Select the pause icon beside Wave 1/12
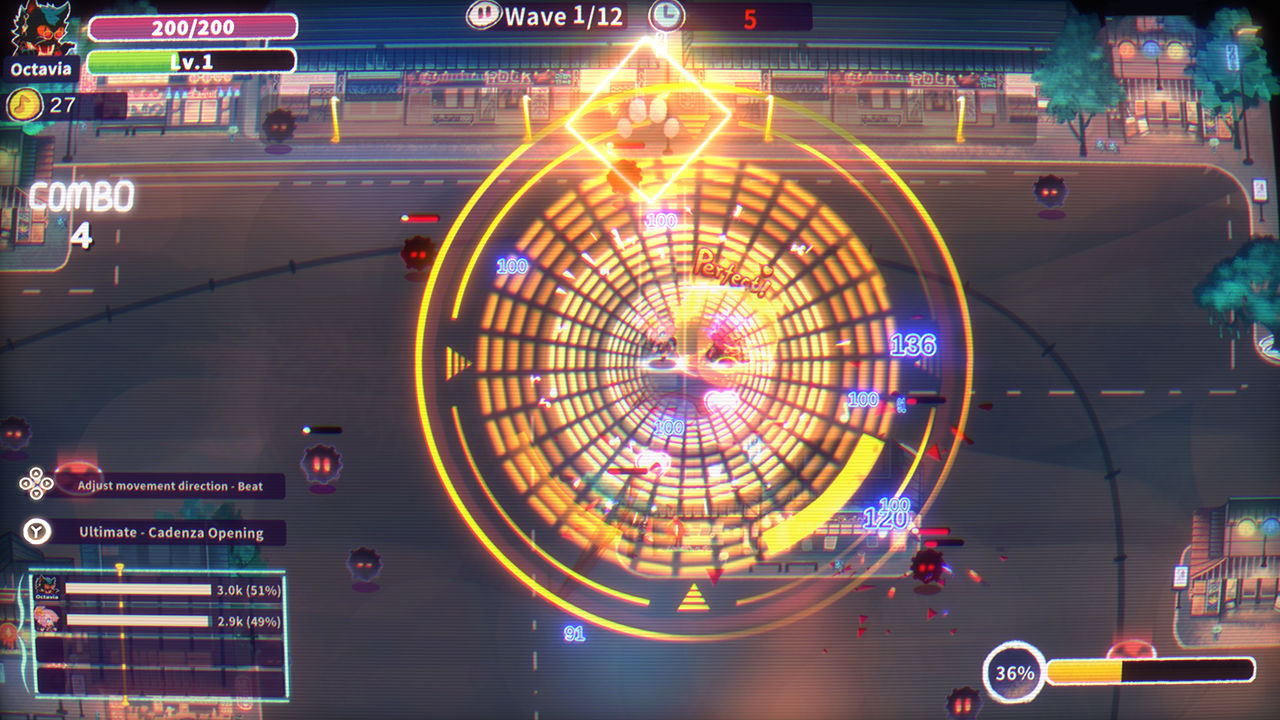1280x720 pixels. point(485,15)
